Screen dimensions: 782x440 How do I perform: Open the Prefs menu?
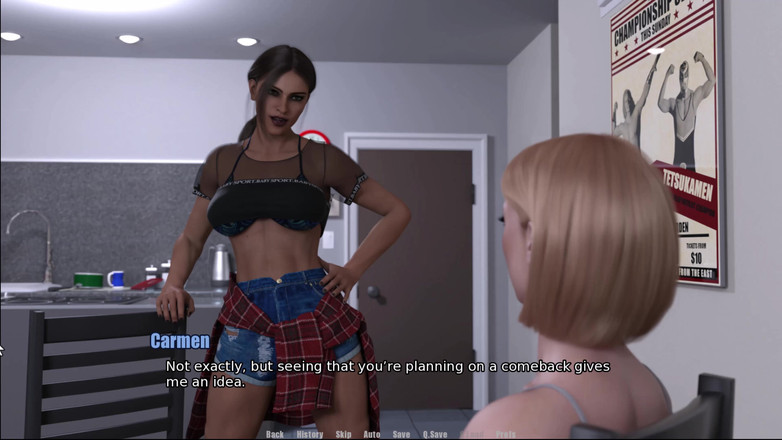coord(505,434)
